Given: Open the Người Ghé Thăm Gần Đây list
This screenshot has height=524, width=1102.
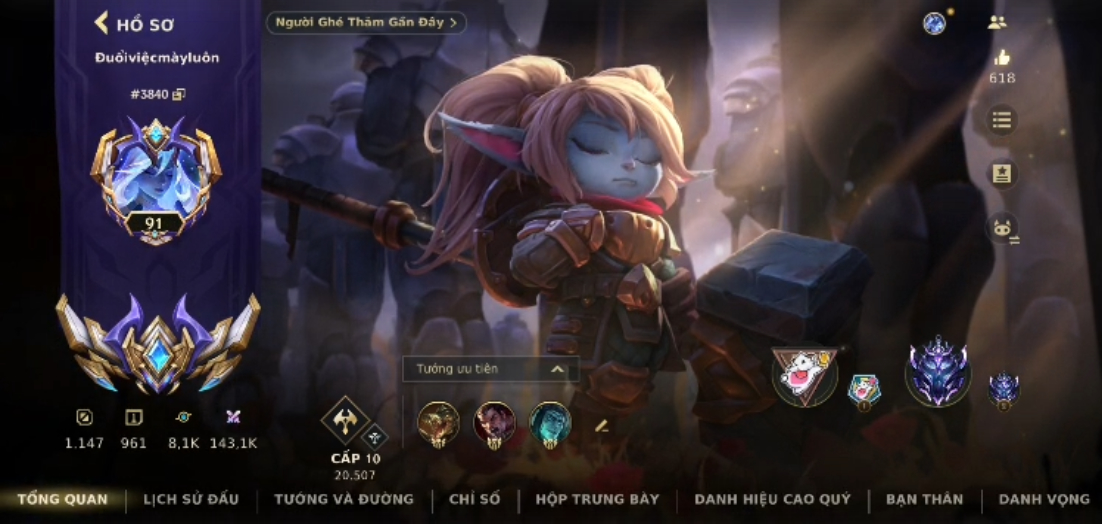Looking at the screenshot, I should 366,22.
